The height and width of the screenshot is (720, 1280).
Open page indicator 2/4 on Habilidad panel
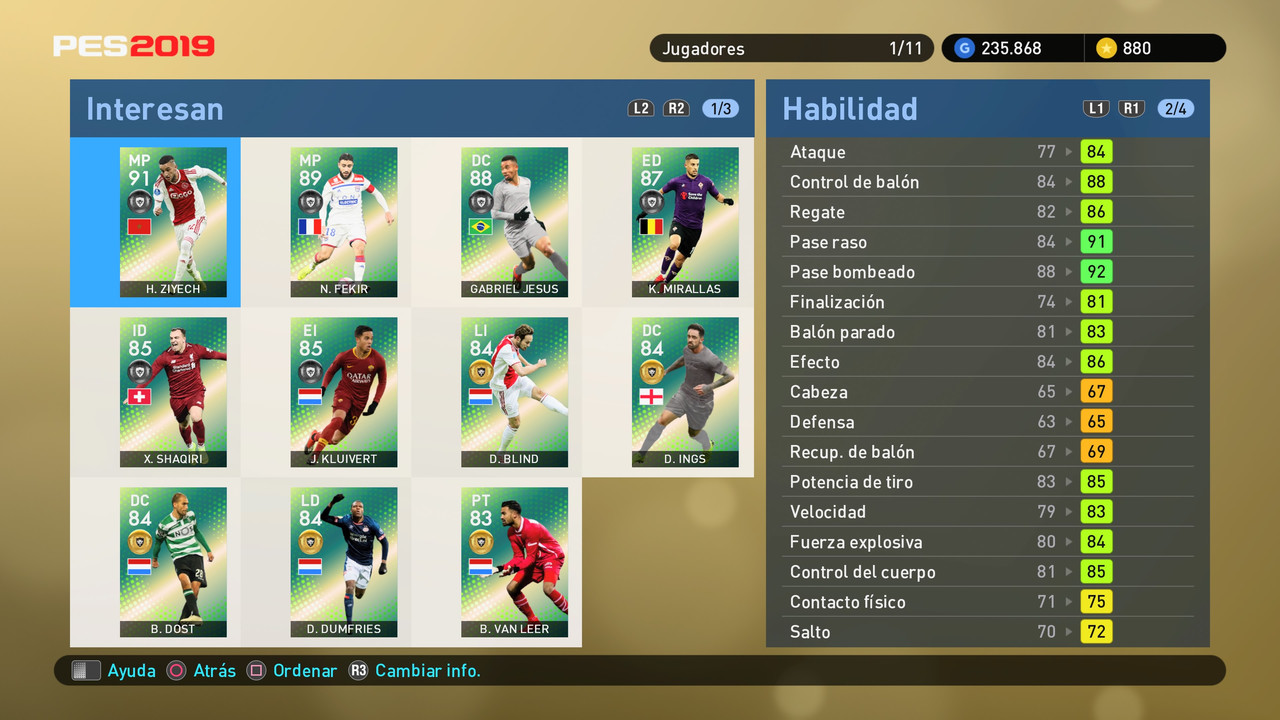(1176, 108)
